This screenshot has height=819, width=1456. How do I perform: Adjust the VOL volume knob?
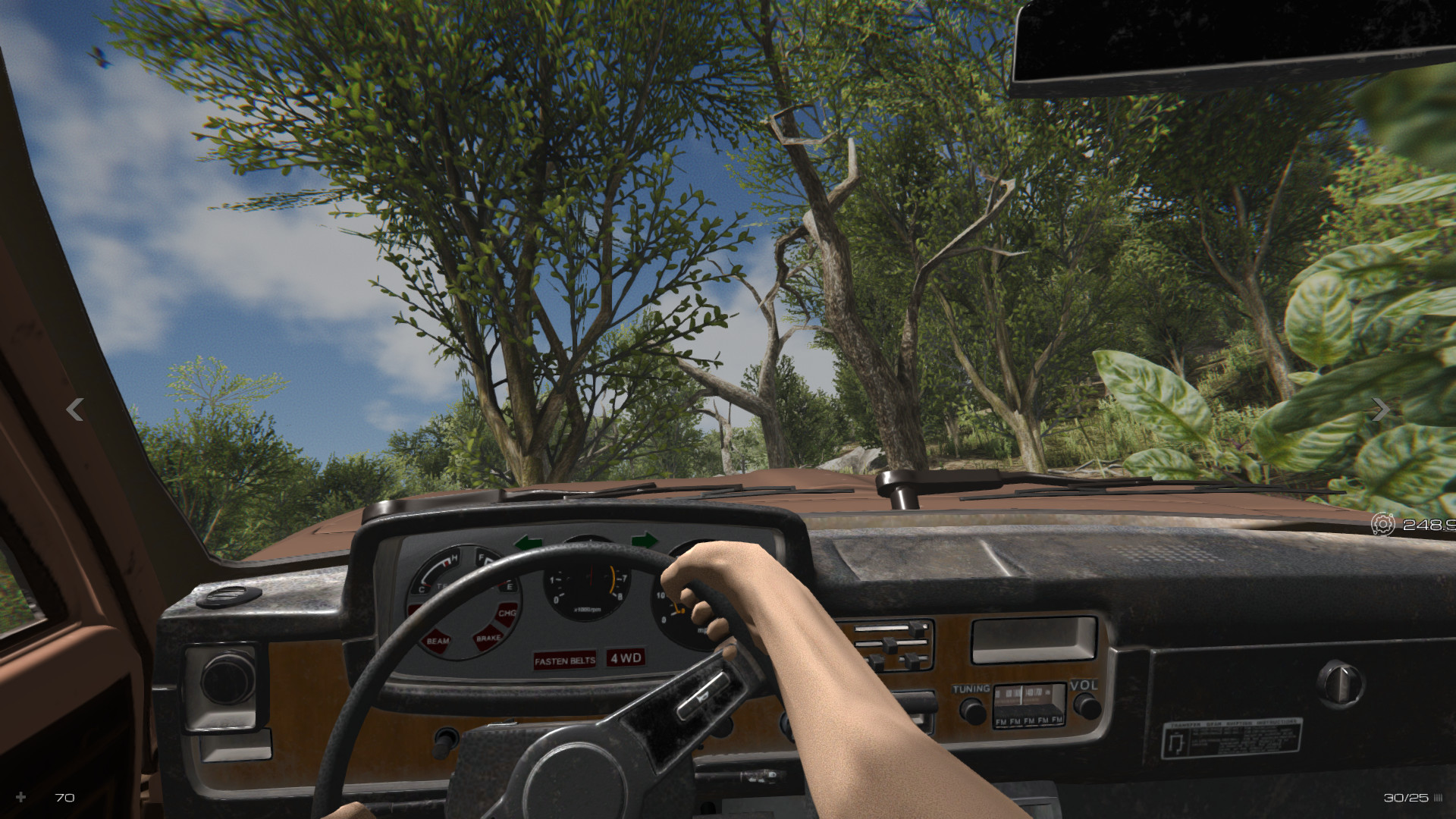(x=1087, y=707)
